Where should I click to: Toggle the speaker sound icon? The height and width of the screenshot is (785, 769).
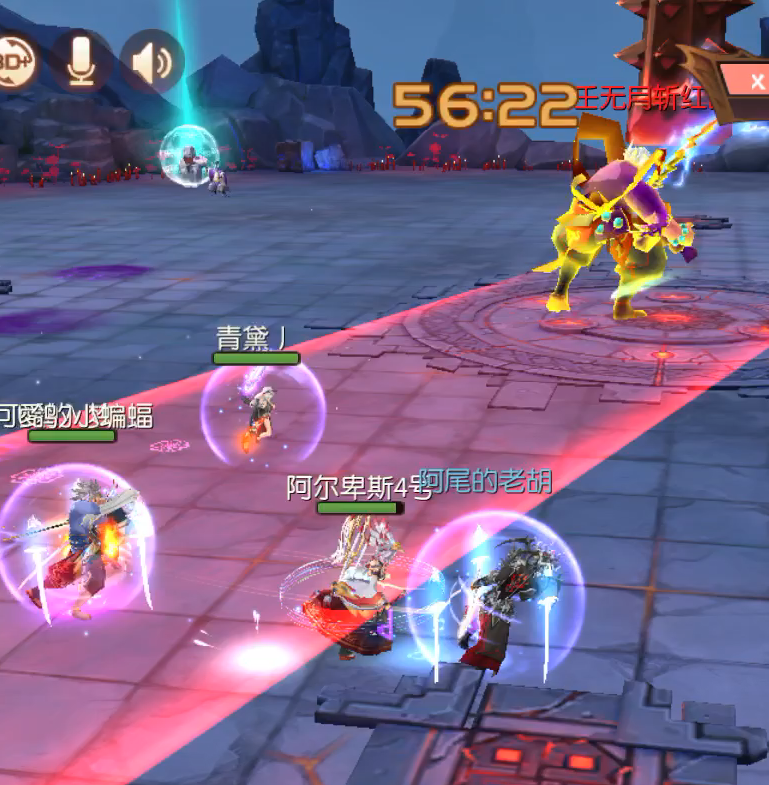pyautogui.click(x=152, y=62)
